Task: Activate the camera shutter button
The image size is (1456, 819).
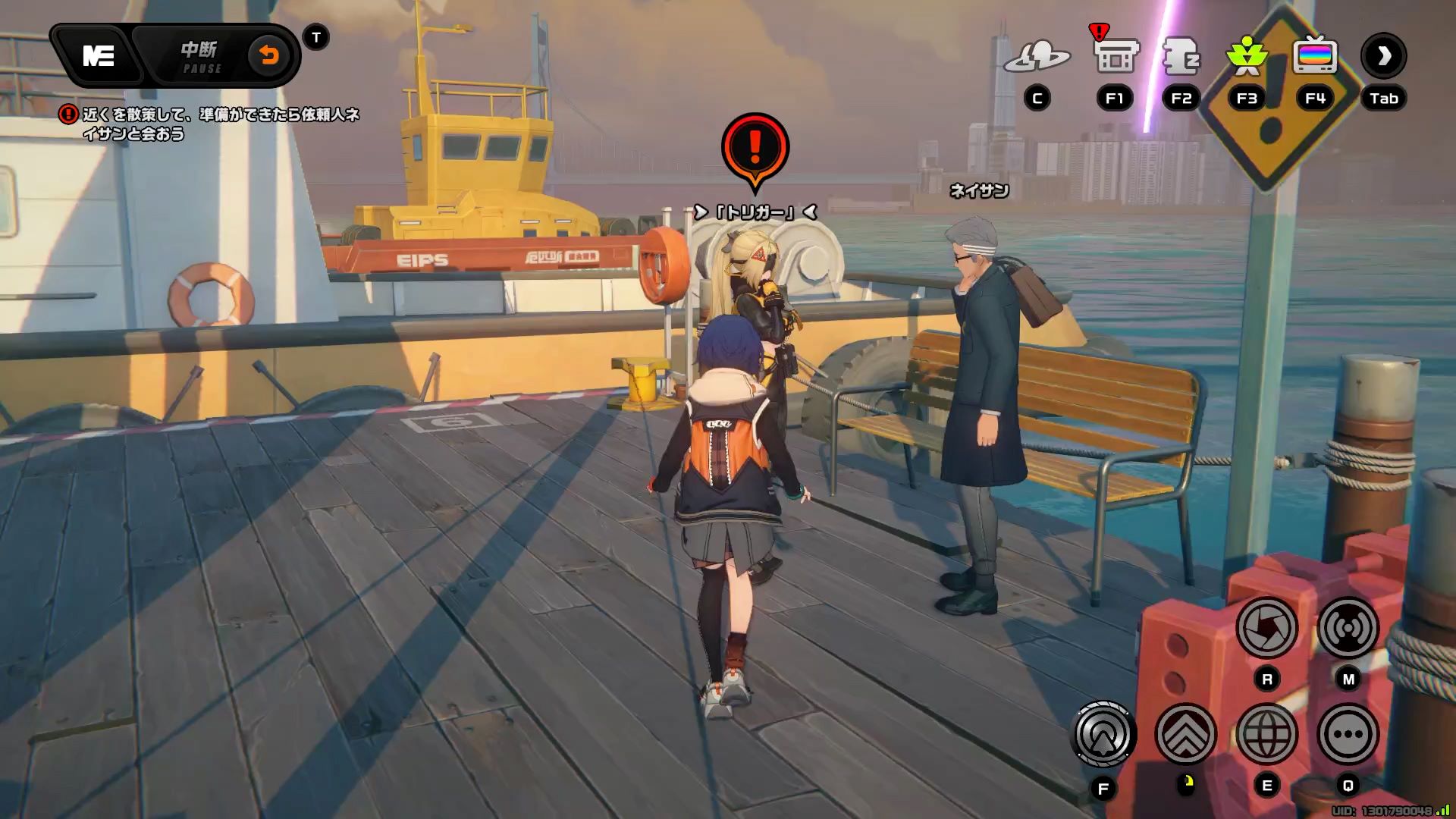Action: [x=1266, y=628]
